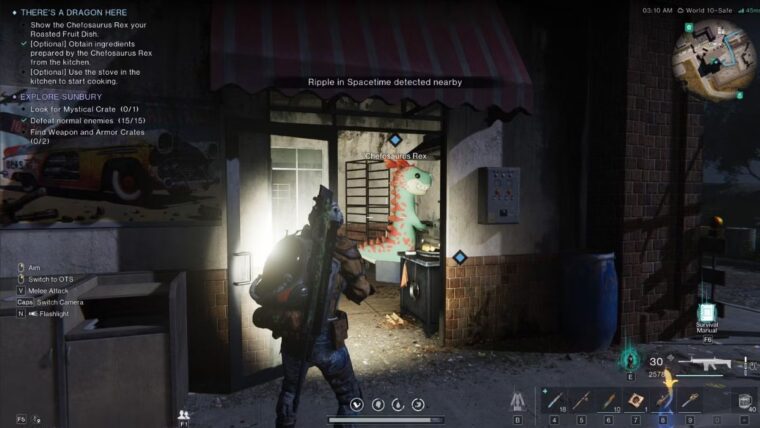Select the hotbar item in slot 5
This screenshot has height=428, width=760.
tap(582, 400)
